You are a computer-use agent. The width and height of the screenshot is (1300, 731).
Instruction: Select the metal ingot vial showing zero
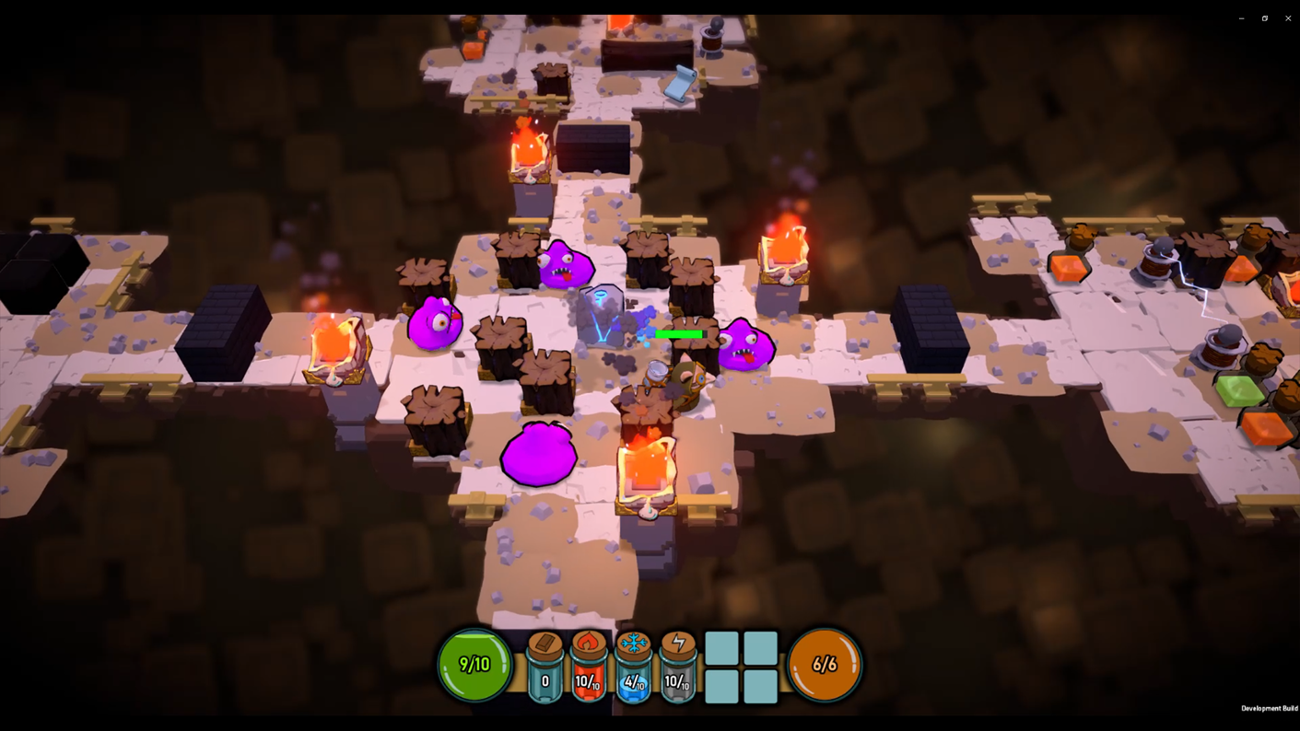pyautogui.click(x=545, y=665)
